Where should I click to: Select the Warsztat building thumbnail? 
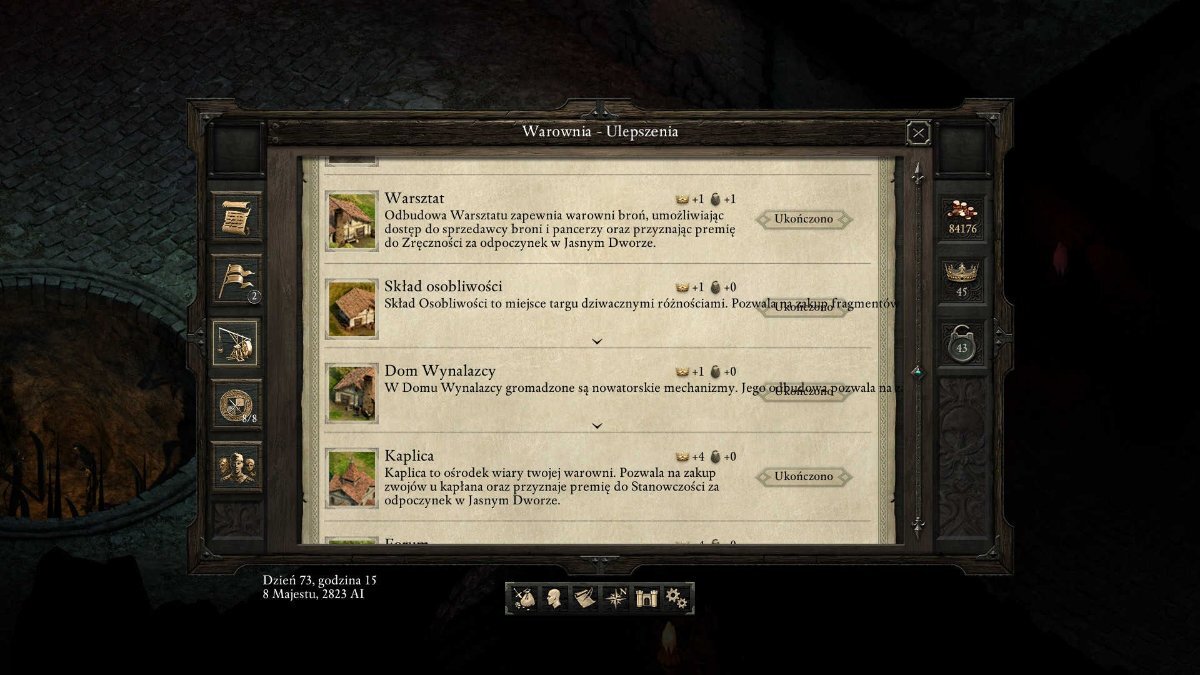(352, 220)
